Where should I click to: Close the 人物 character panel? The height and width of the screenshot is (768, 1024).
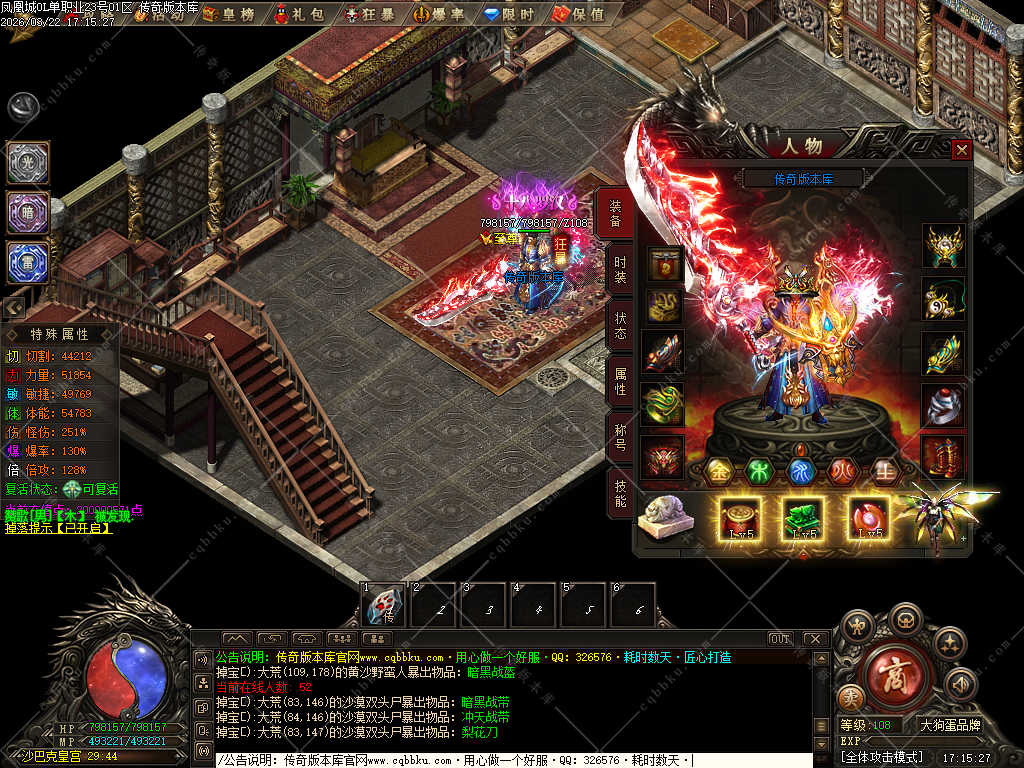(x=961, y=150)
